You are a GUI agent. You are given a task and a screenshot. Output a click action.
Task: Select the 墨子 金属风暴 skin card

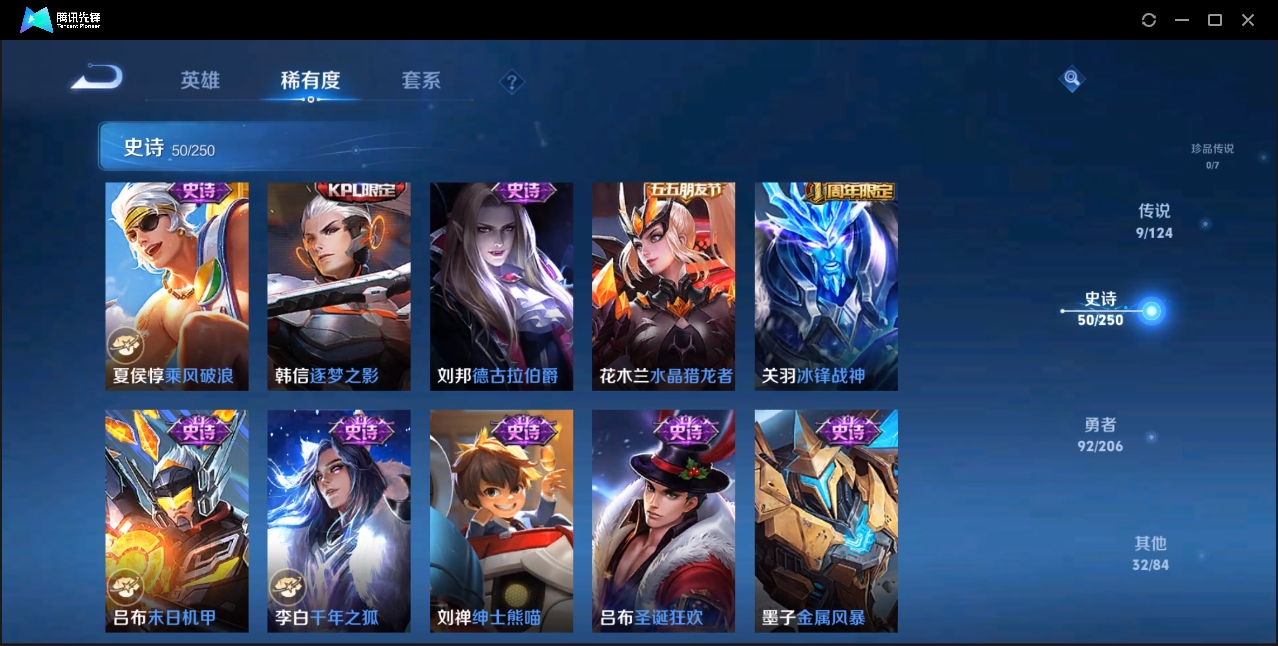[826, 520]
